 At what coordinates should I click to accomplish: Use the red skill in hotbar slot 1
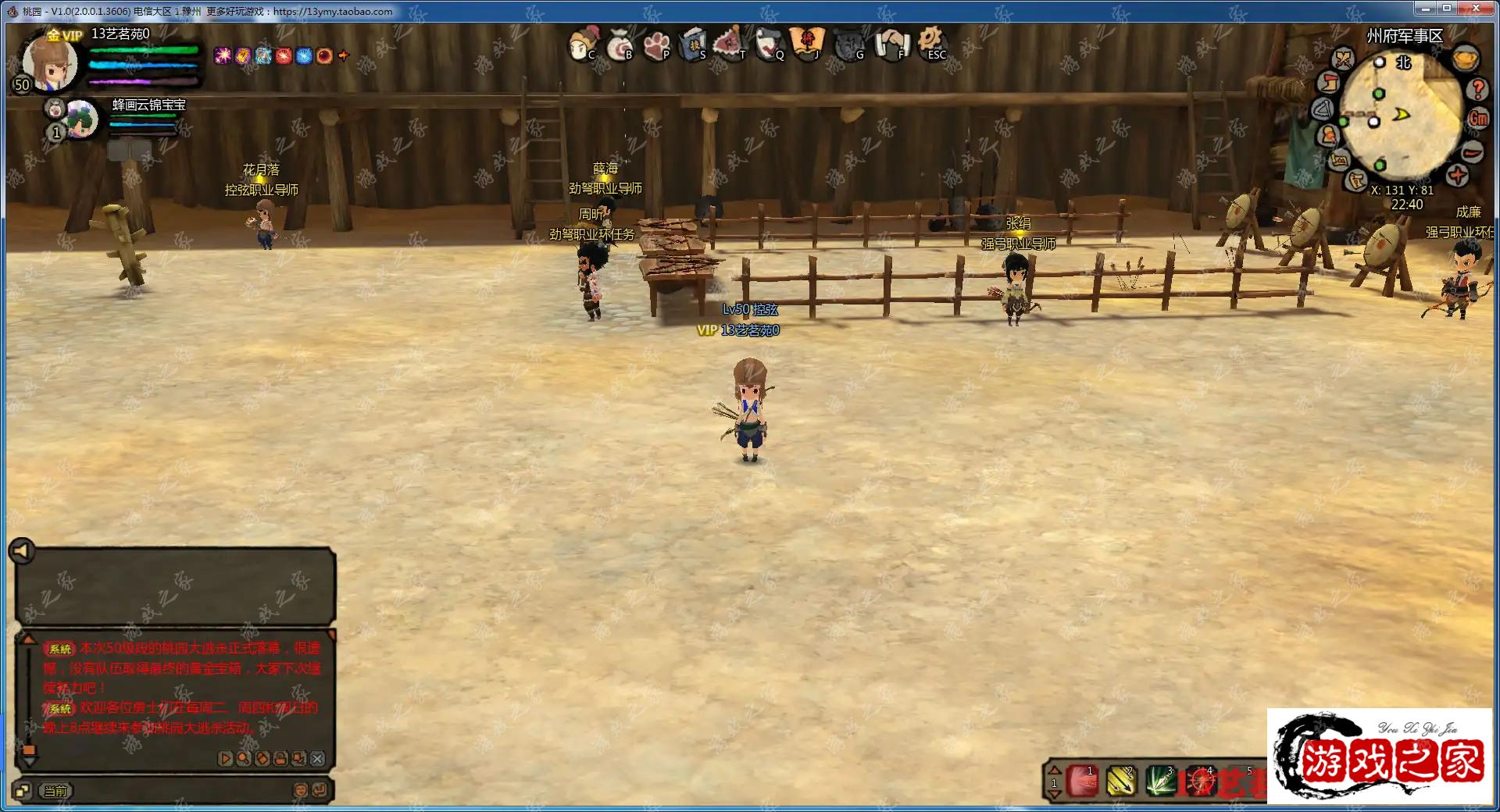click(1083, 780)
